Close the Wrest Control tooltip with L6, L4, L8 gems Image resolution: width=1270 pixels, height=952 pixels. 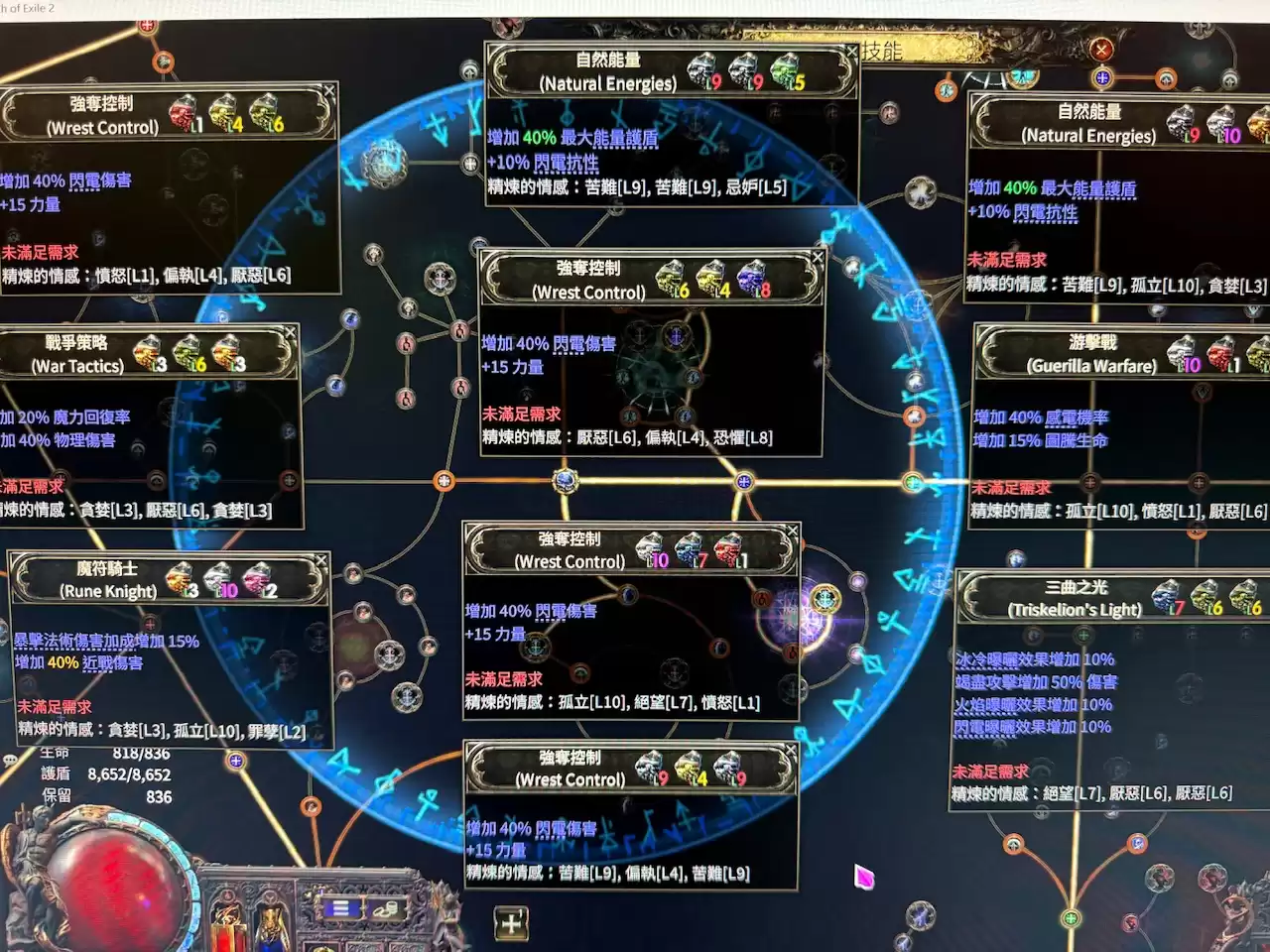[x=818, y=258]
